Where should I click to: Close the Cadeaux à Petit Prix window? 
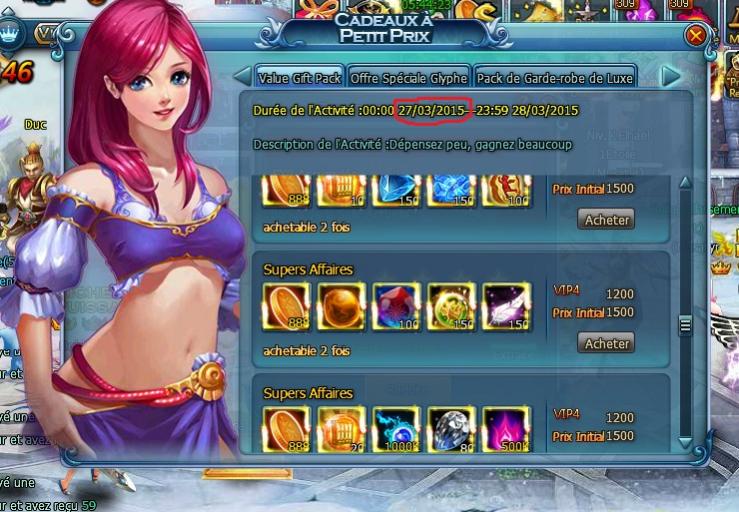pos(695,36)
